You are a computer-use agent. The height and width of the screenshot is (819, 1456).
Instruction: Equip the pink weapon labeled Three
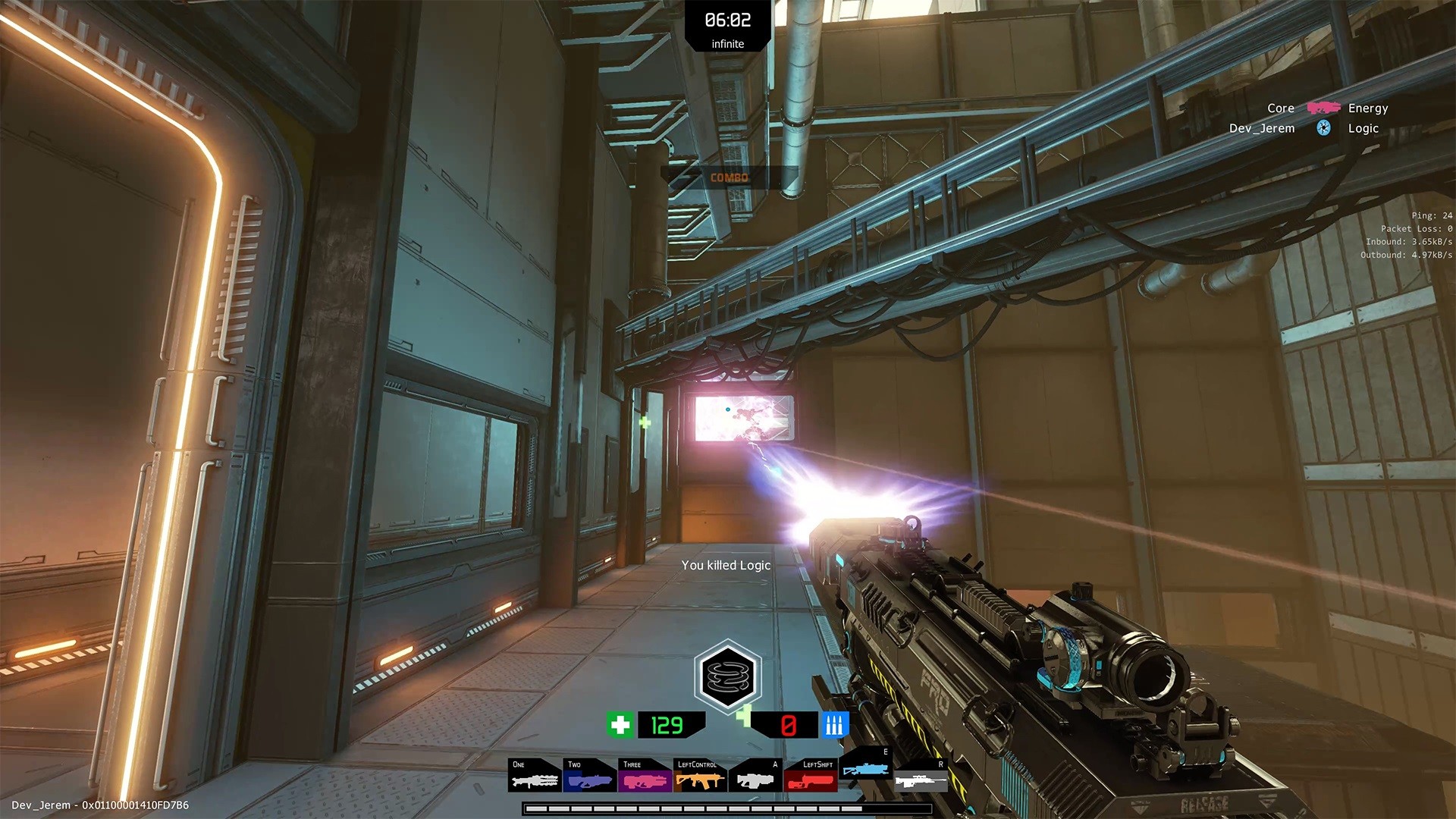tap(645, 776)
